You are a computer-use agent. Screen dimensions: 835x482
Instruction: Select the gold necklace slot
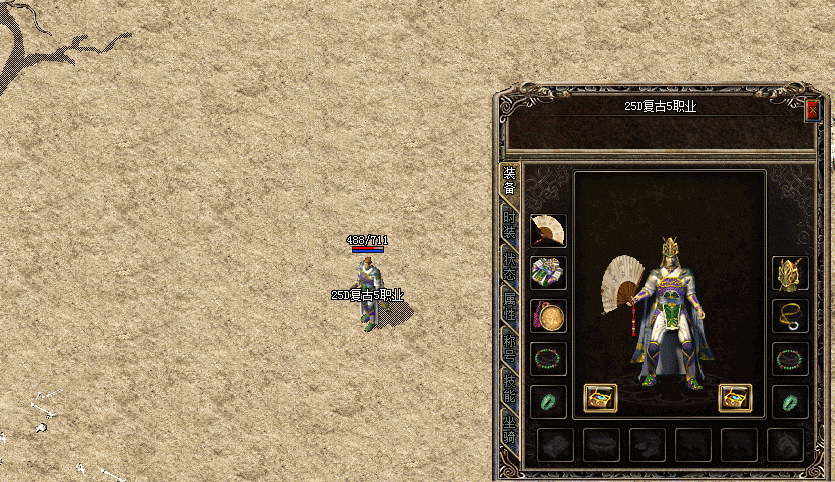coord(790,316)
